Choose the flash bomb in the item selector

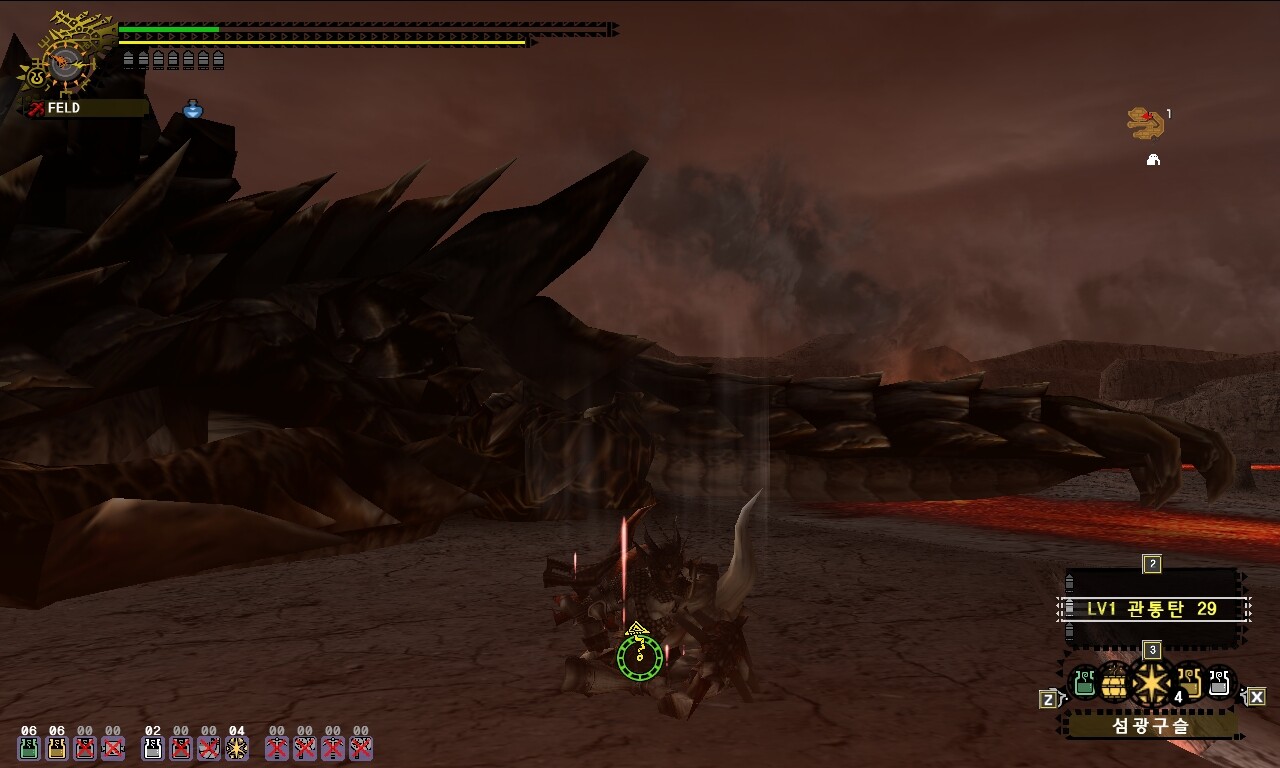point(1151,684)
